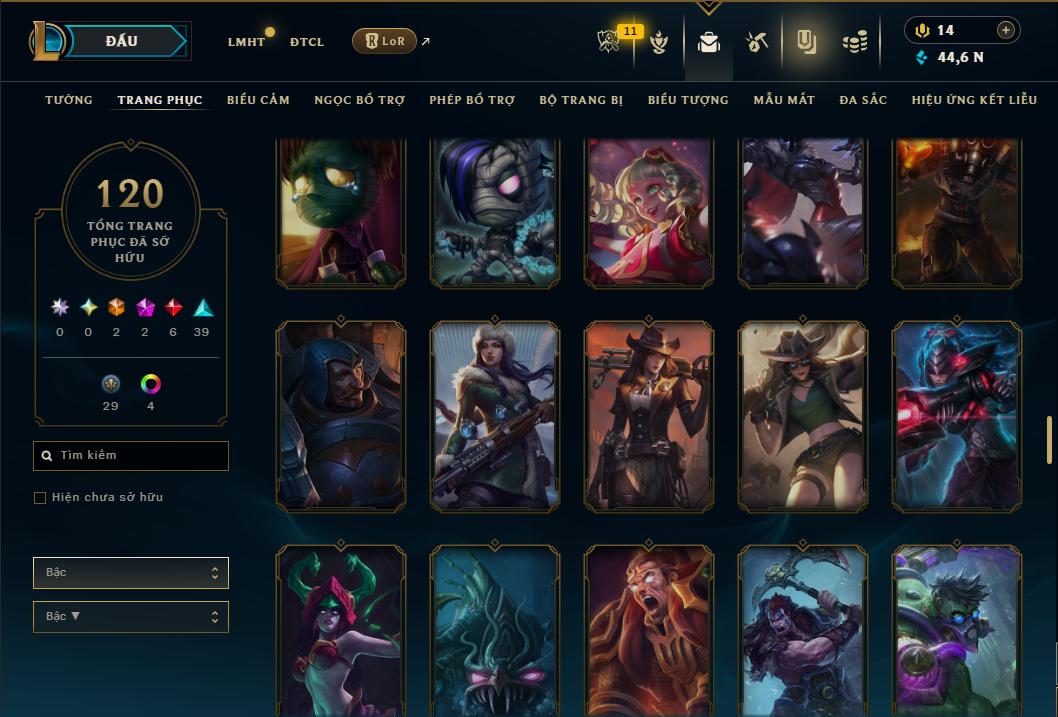Image resolution: width=1058 pixels, height=717 pixels.
Task: Toggle the Hiện chưa sở hữu checkbox
Action: click(40, 497)
